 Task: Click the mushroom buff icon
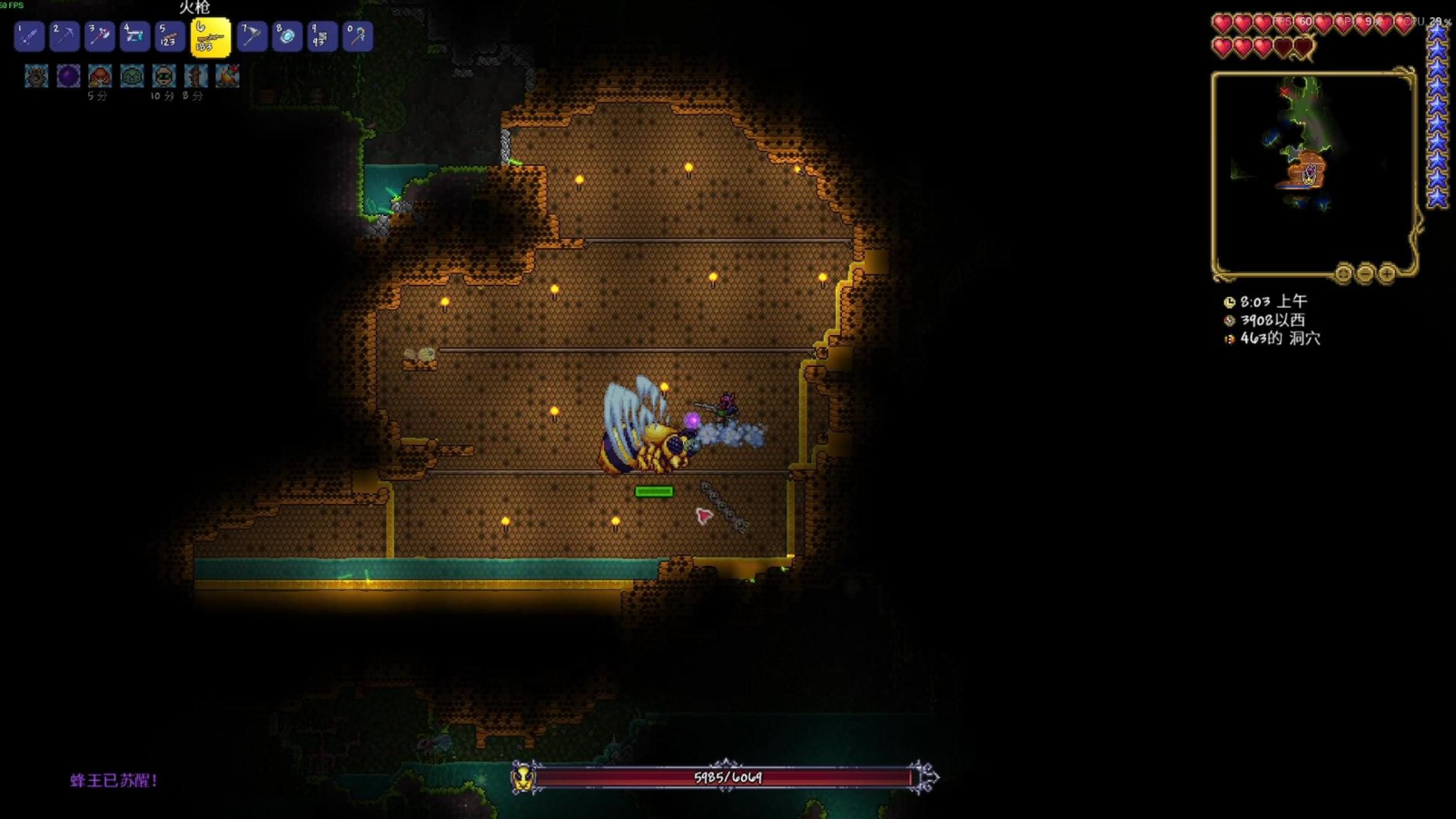(x=100, y=76)
